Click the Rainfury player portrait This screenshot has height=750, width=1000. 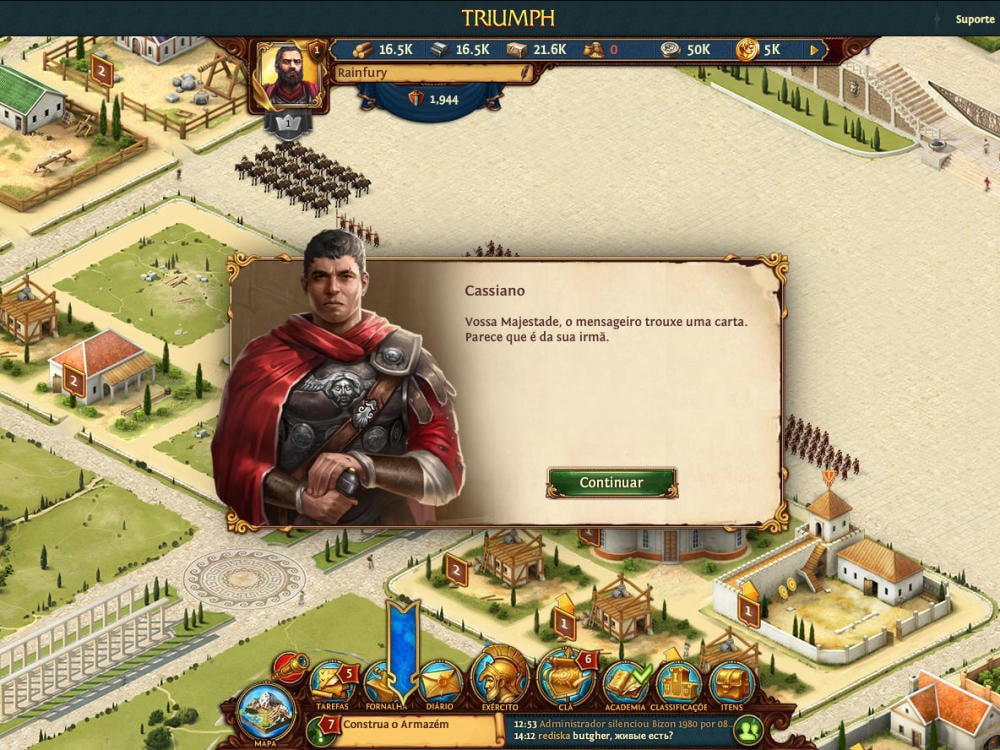point(289,75)
